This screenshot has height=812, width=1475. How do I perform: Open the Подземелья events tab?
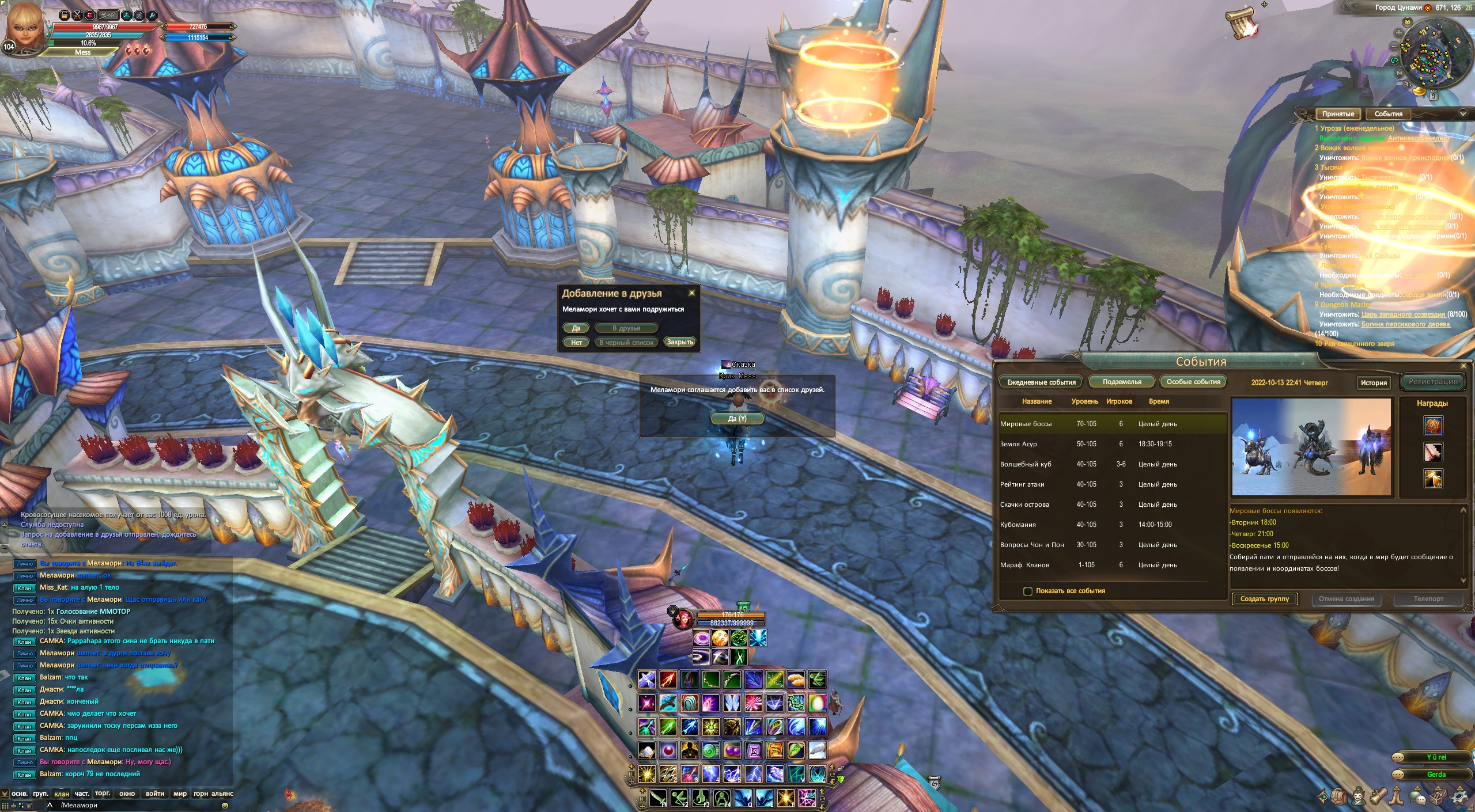tap(1121, 382)
